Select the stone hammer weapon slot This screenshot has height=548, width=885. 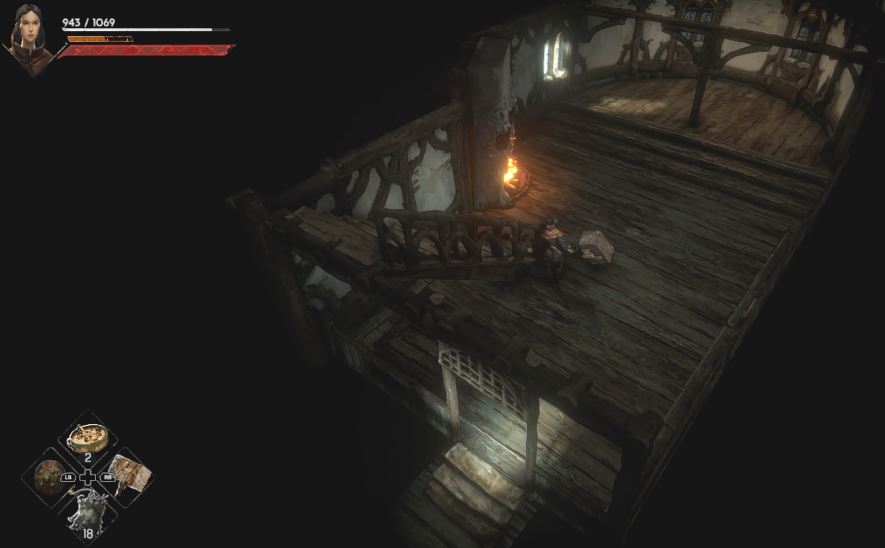click(128, 472)
